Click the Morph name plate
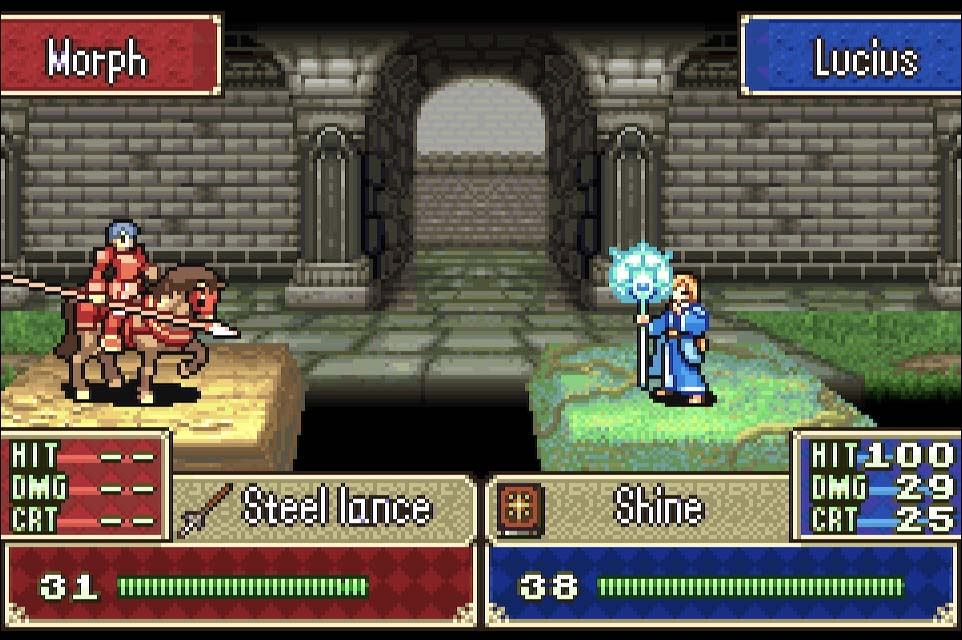Screen dimensions: 962x640 109,57
